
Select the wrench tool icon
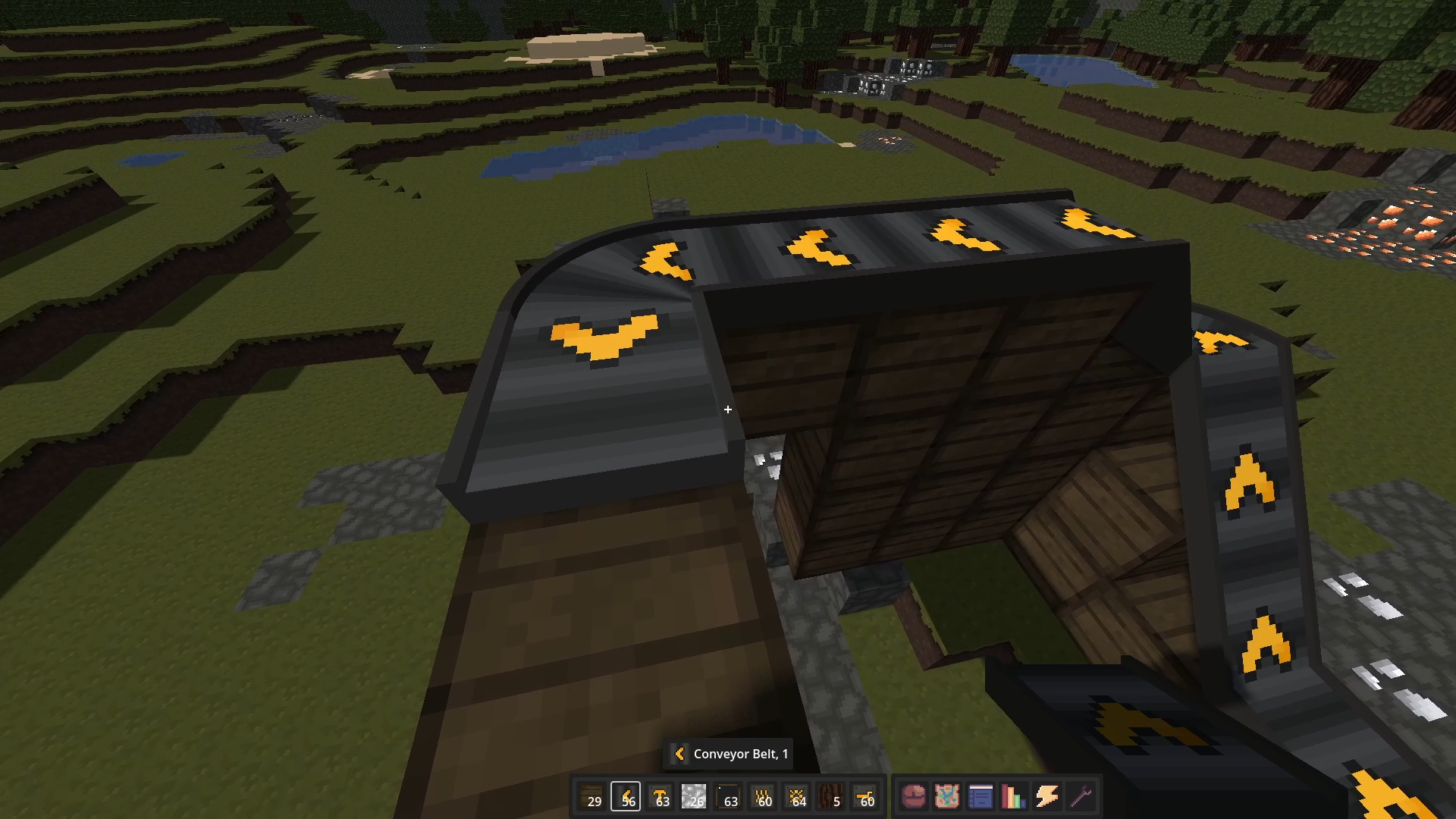[x=1079, y=797]
